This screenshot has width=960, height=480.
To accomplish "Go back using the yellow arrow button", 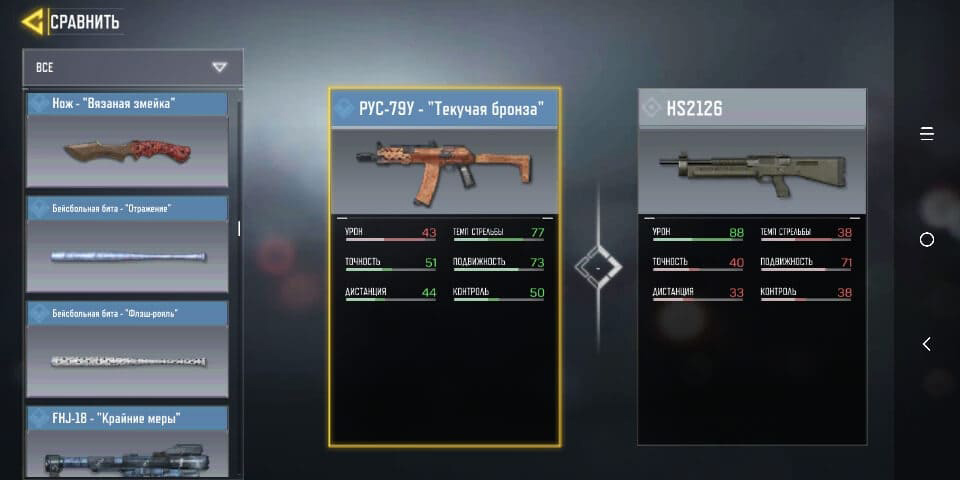I will click(33, 21).
